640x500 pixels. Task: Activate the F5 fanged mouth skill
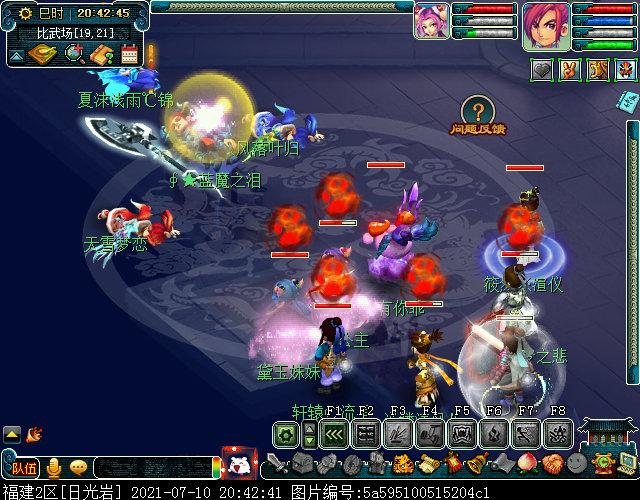coord(463,434)
